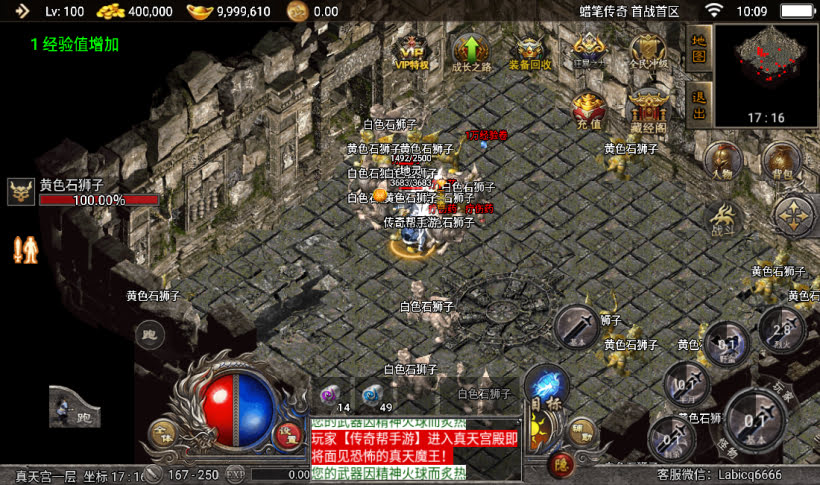The width and height of the screenshot is (820, 485).
Task: Open the 装备回收 equipment recycling menu
Action: pyautogui.click(x=530, y=51)
